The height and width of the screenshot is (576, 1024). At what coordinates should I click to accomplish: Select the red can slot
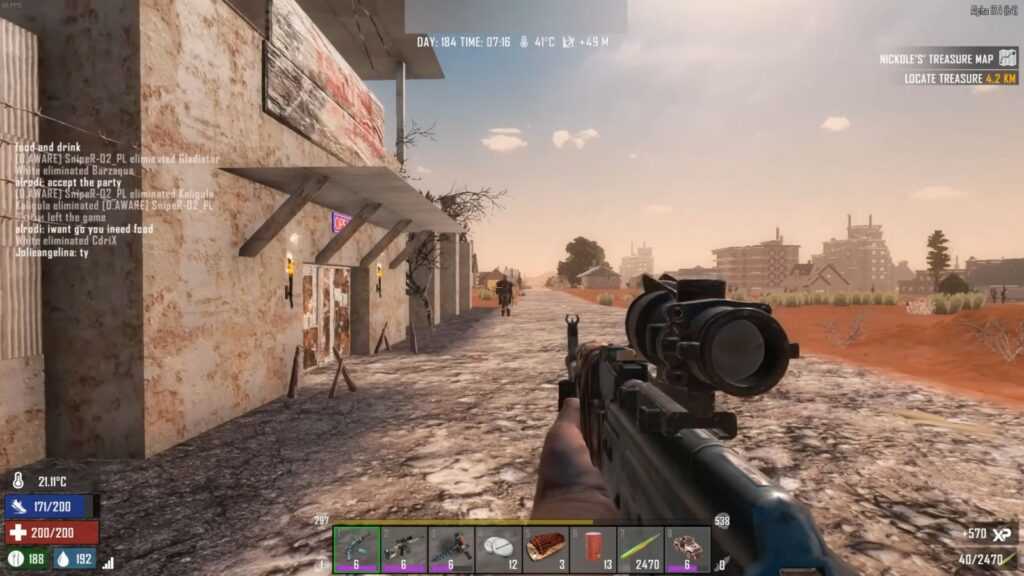click(x=593, y=549)
